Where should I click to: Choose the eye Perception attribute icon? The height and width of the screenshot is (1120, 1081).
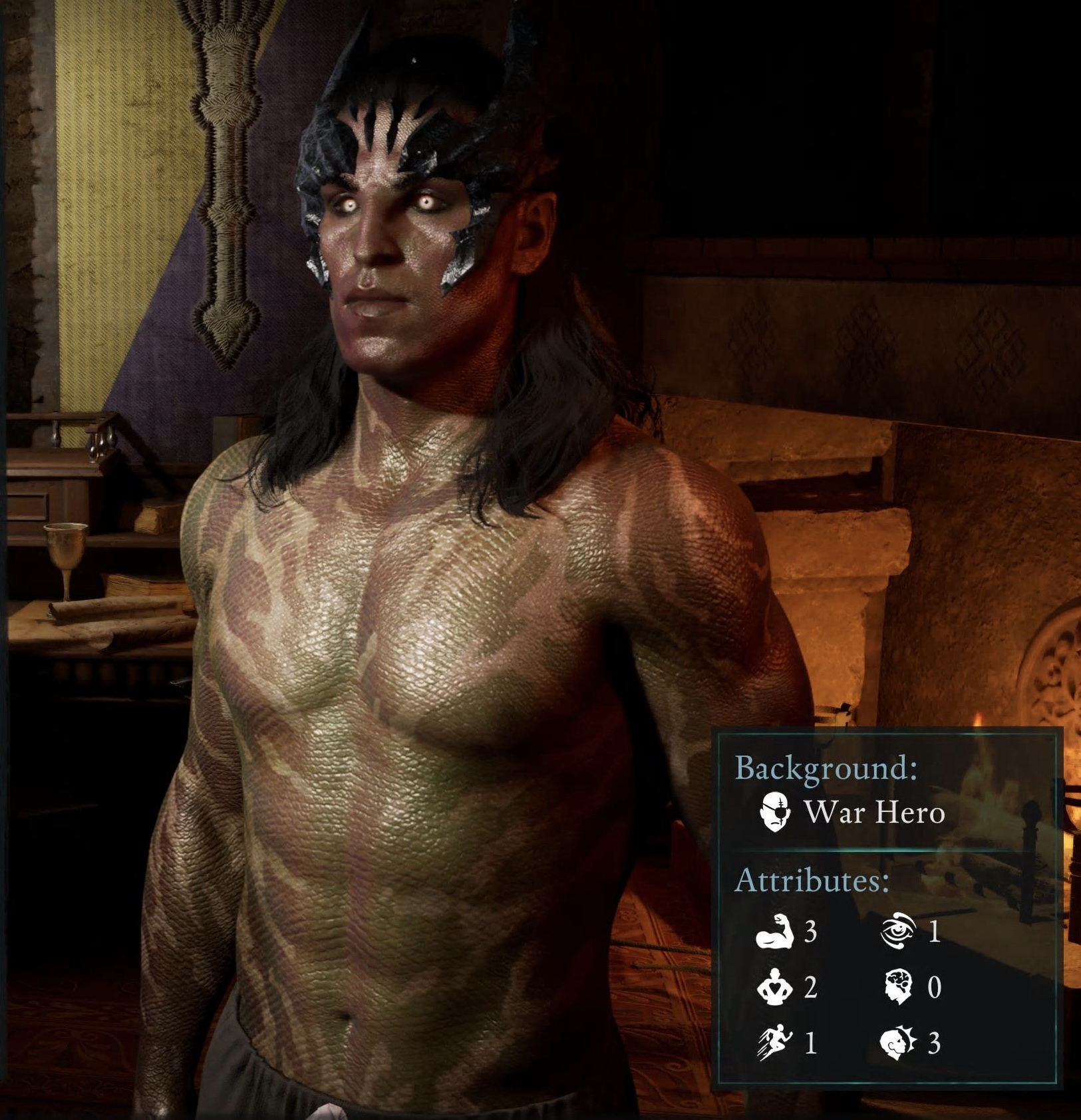click(898, 930)
